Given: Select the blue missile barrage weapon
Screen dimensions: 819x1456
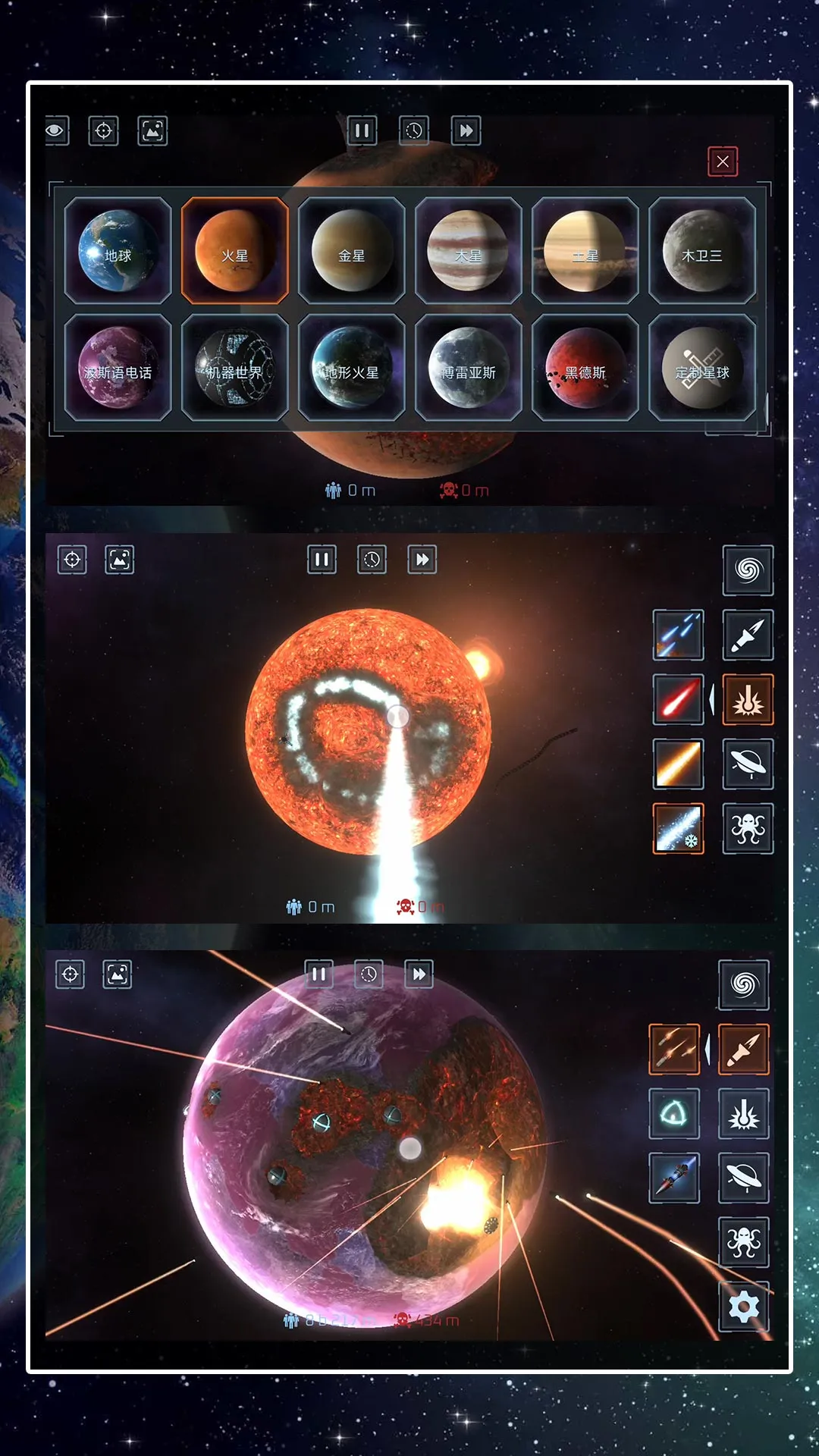Looking at the screenshot, I should (x=679, y=635).
